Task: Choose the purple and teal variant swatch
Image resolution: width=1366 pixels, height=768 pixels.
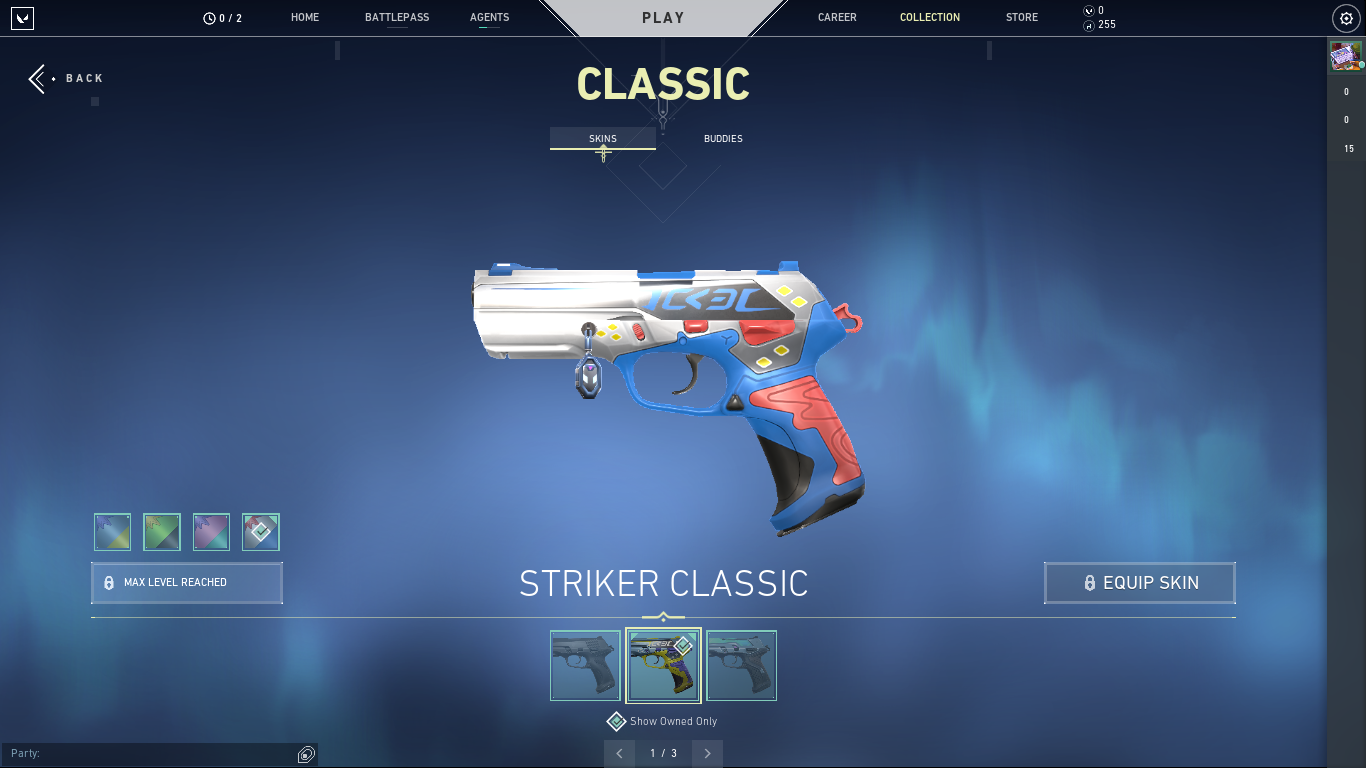Action: pyautogui.click(x=211, y=532)
